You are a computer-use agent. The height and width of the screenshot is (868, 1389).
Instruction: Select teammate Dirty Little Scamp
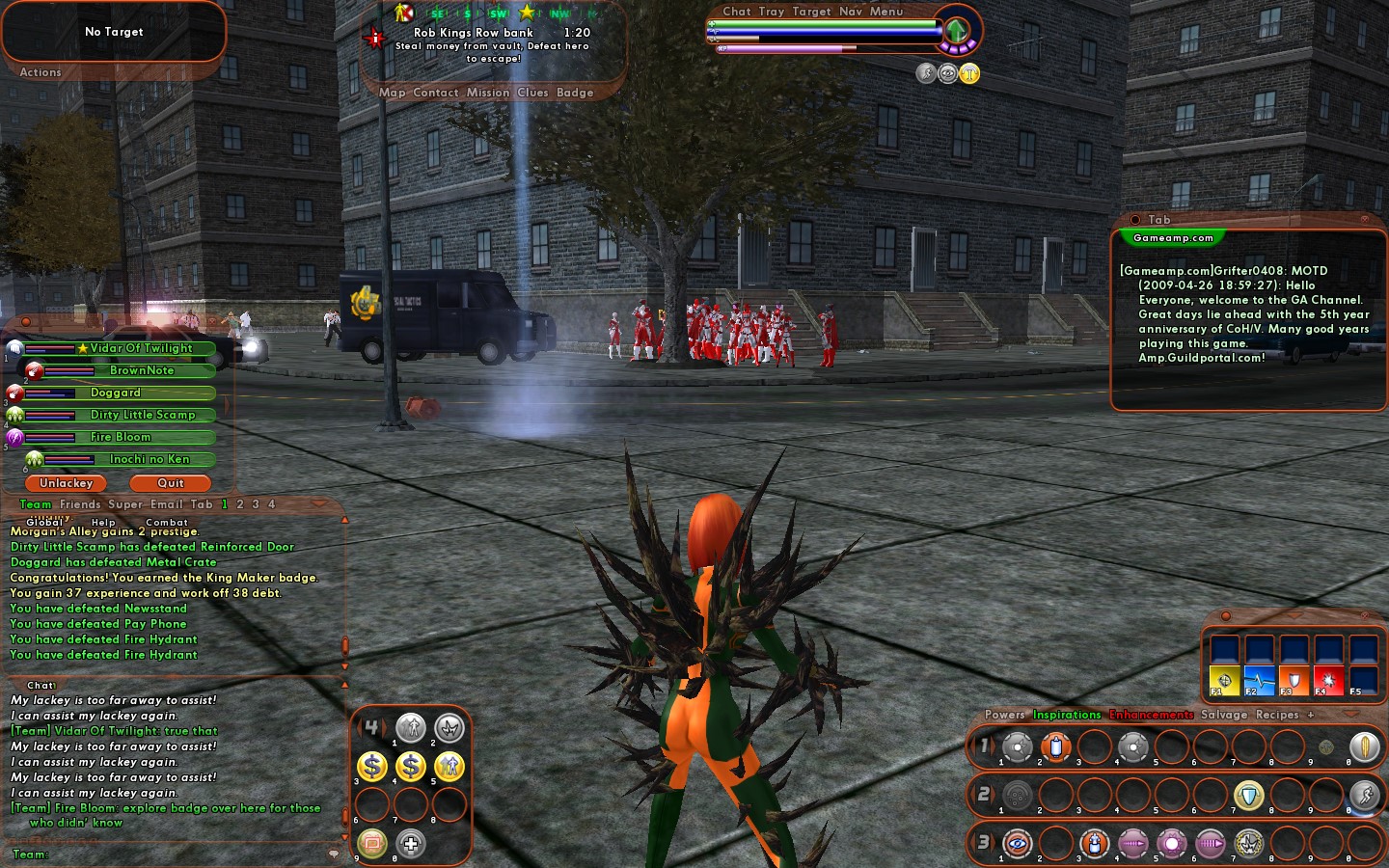click(x=143, y=415)
